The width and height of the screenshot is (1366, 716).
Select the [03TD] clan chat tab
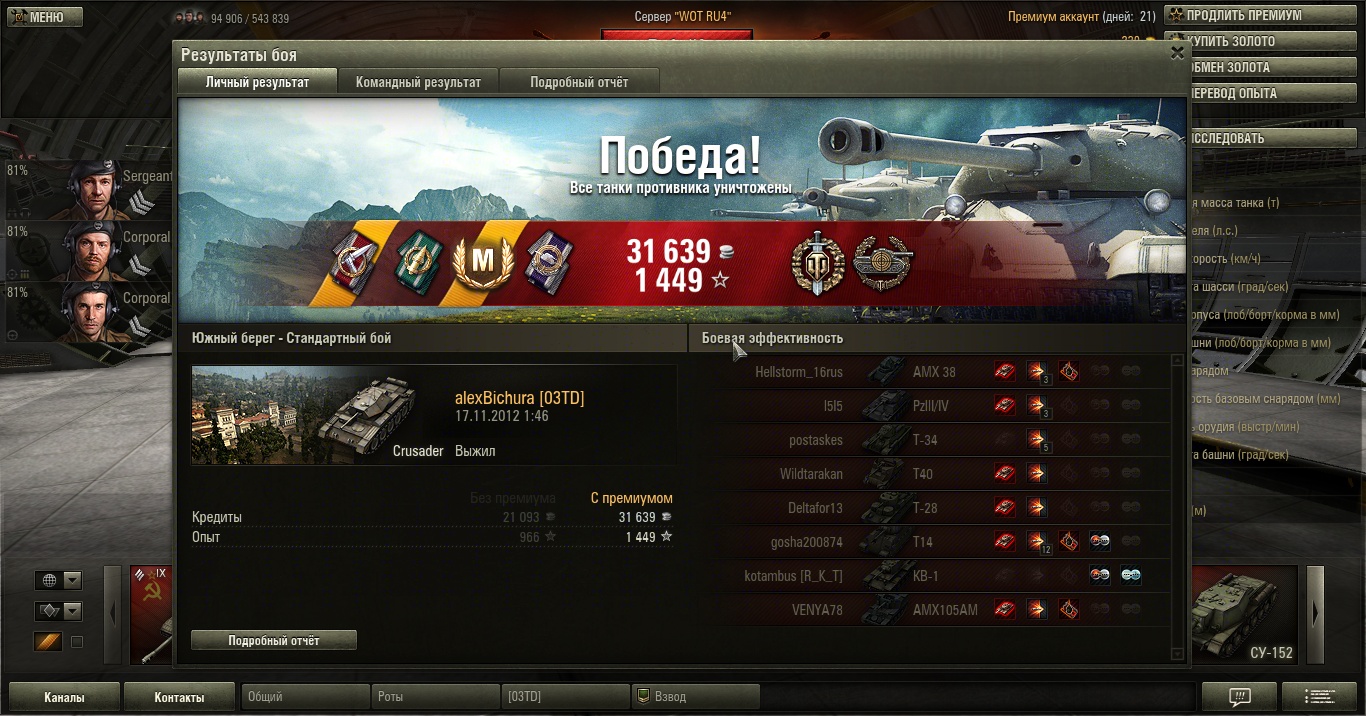(x=565, y=697)
